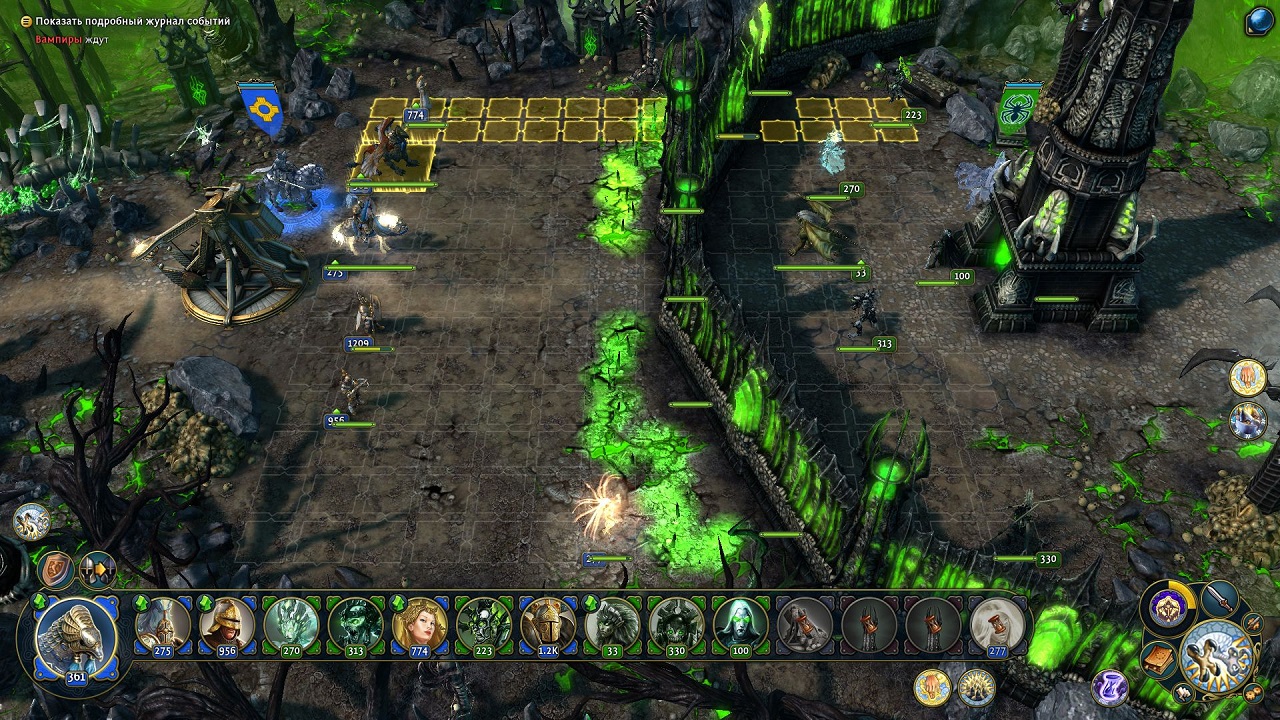This screenshot has height=720, width=1280.
Task: Select the white hooded portrait with 277 count
Action: 996,625
